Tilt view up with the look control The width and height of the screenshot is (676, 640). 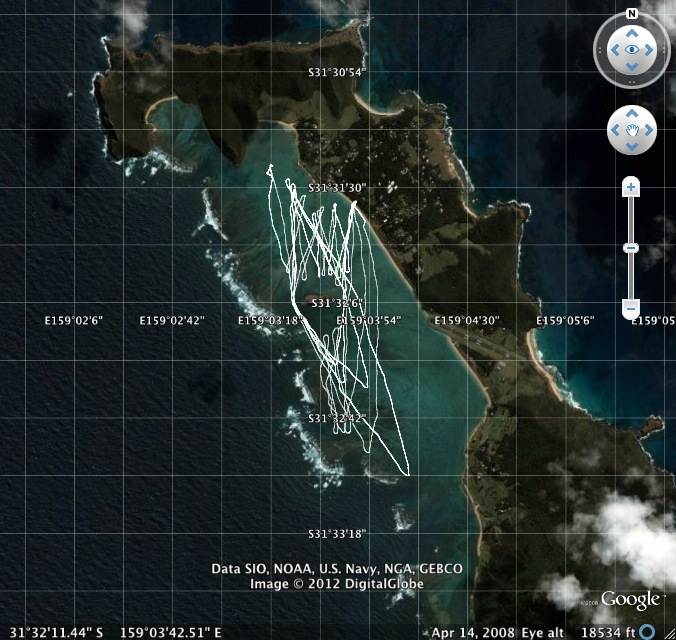pyautogui.click(x=632, y=30)
